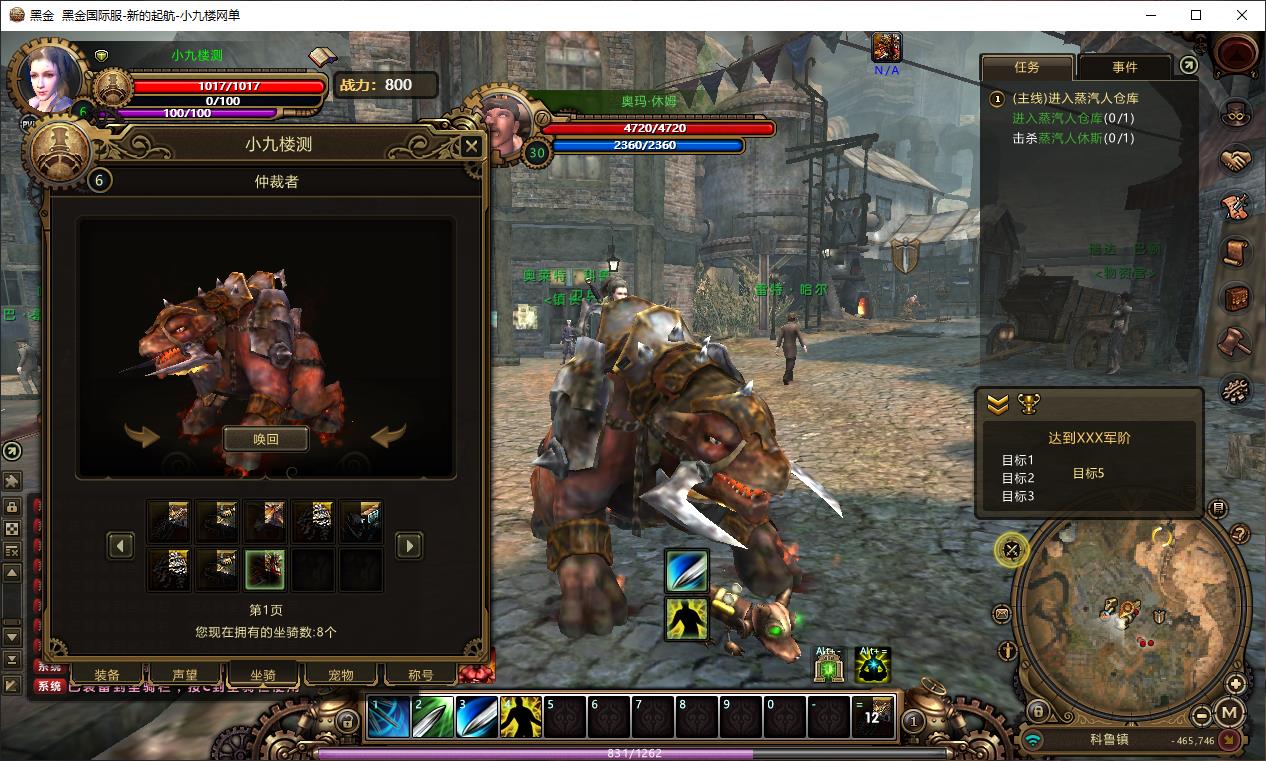Switch to the 宠物 pet tab
Viewport: 1266px width, 761px height.
pos(341,675)
